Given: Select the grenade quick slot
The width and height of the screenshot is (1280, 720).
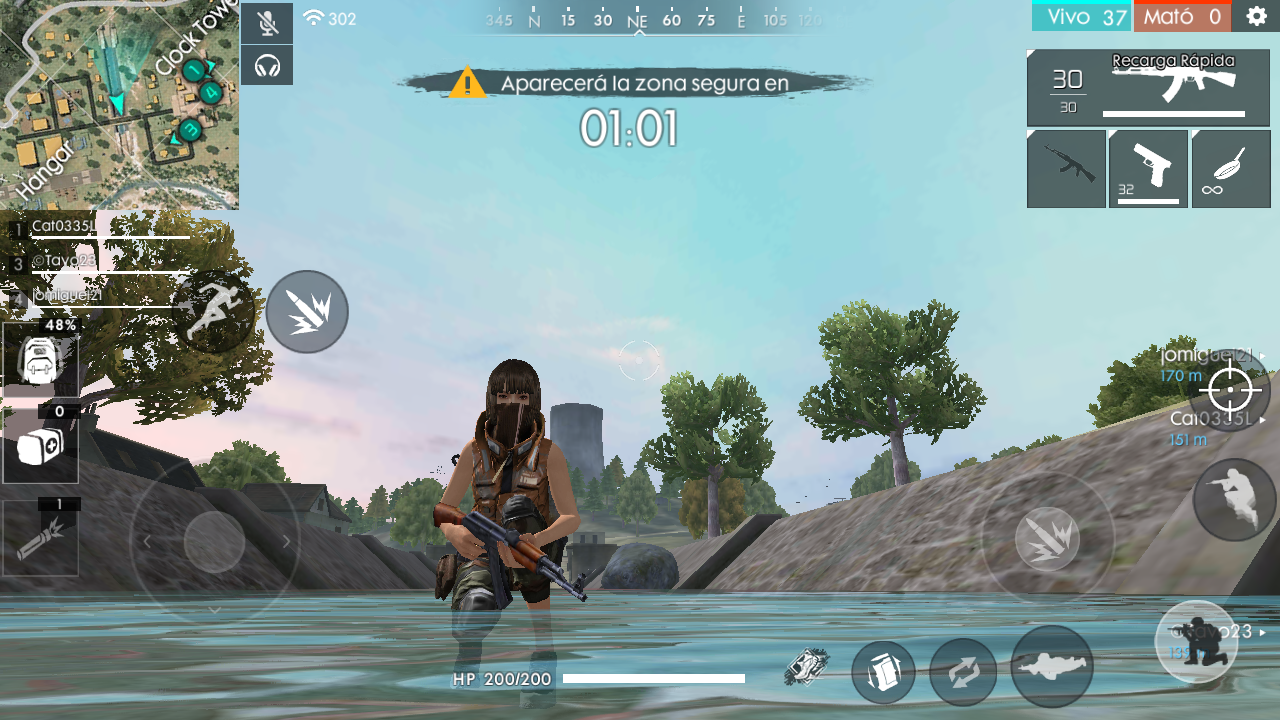Looking at the screenshot, I should point(40,540).
